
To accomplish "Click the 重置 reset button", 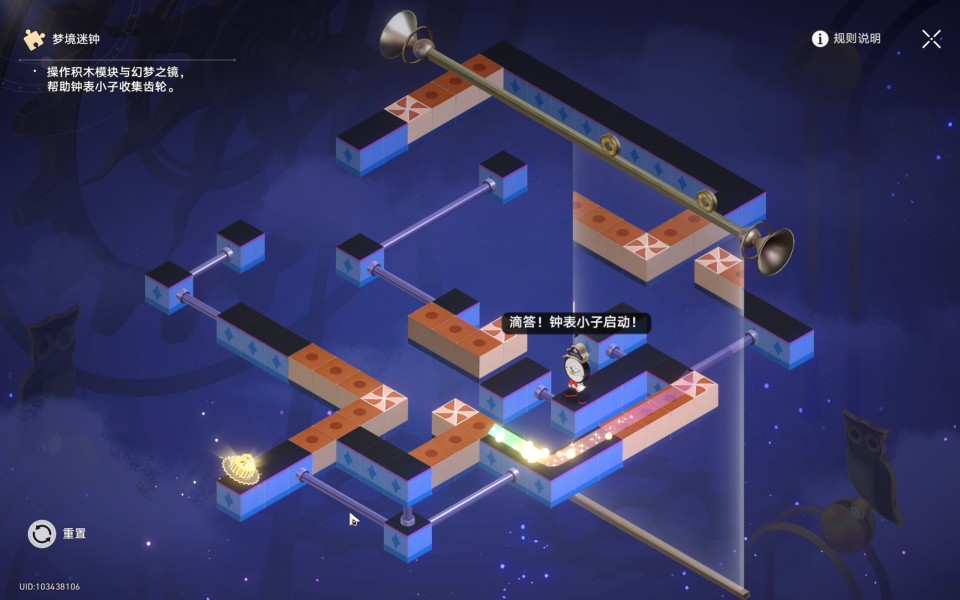I will point(43,534).
